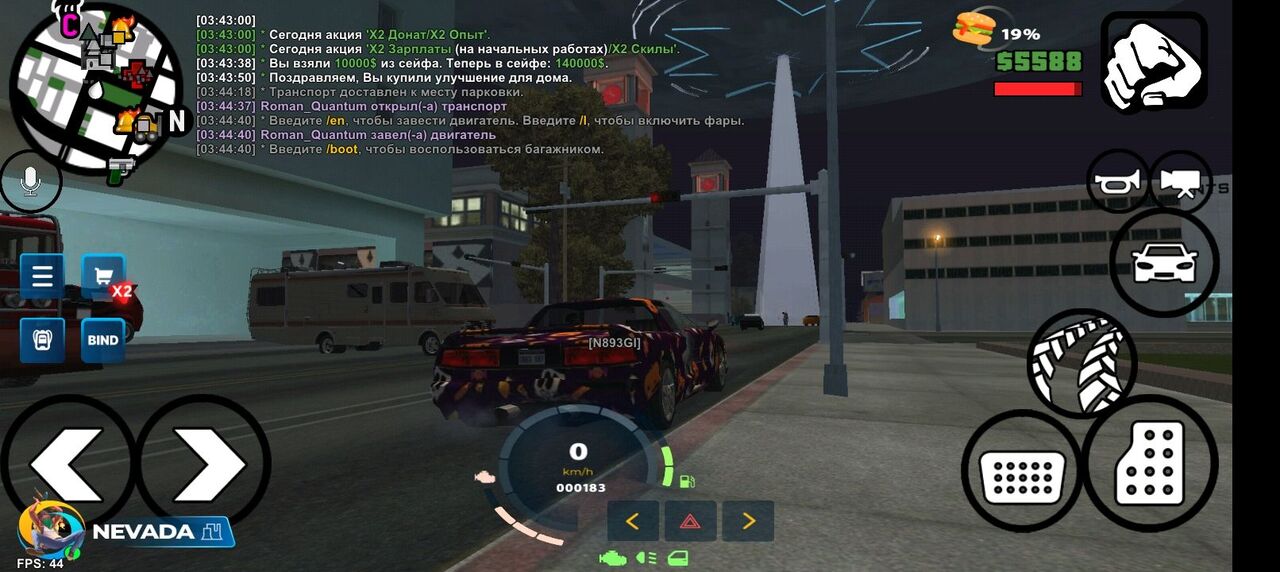The height and width of the screenshot is (572, 1280).
Task: Open the backpack inventory button
Action: click(x=42, y=340)
